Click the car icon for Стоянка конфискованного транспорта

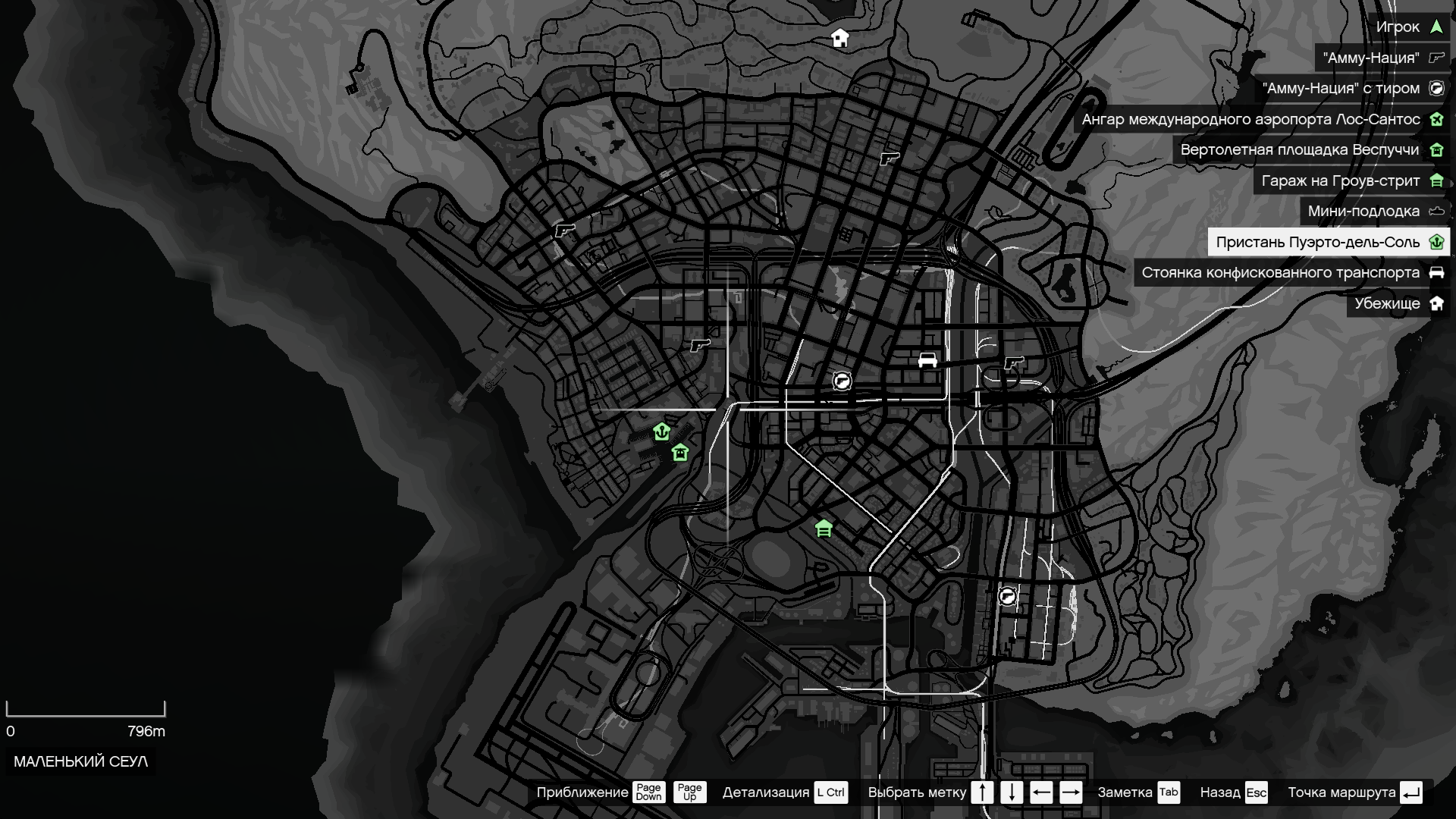(1436, 272)
